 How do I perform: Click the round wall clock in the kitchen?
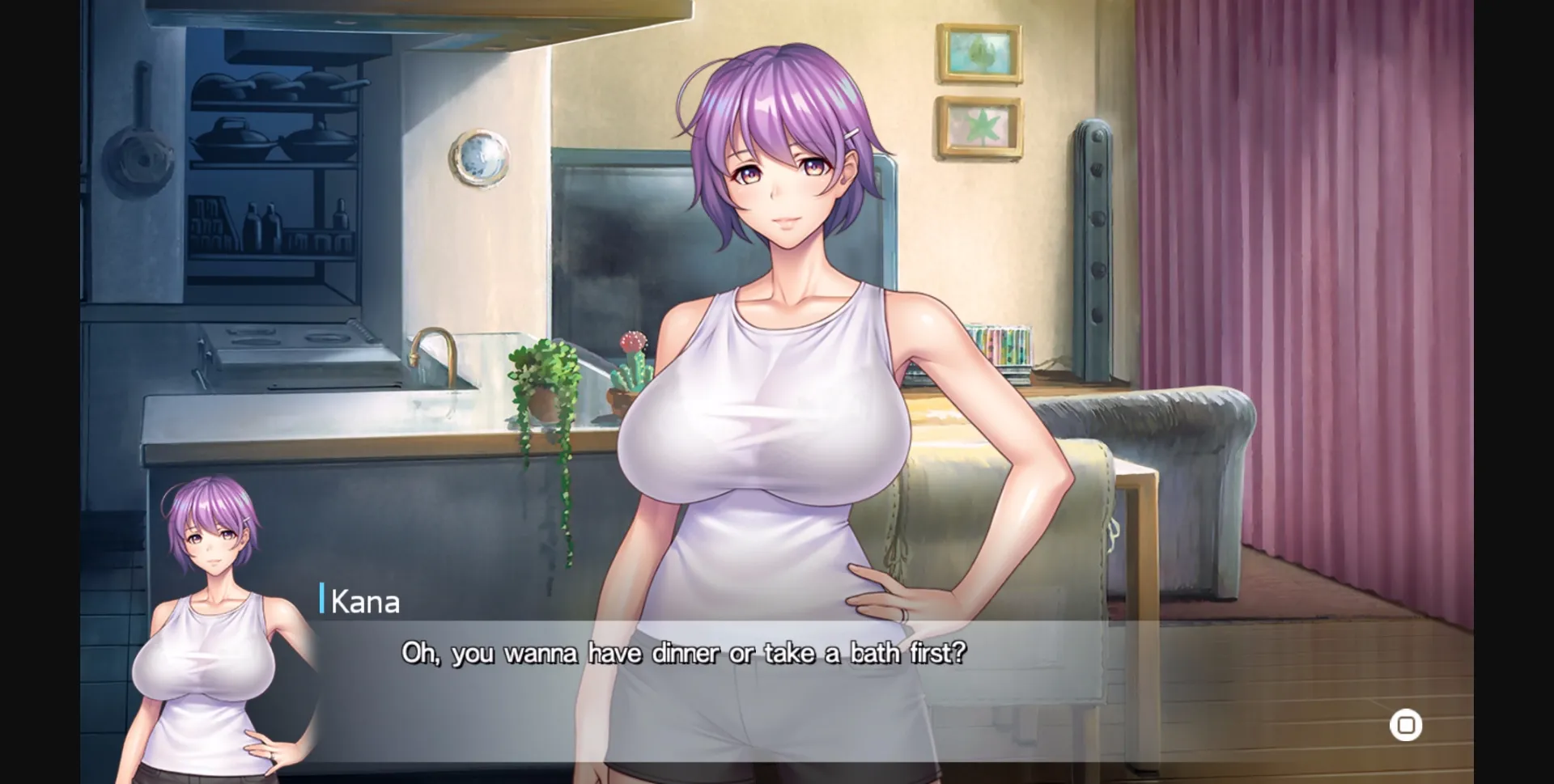tap(481, 158)
